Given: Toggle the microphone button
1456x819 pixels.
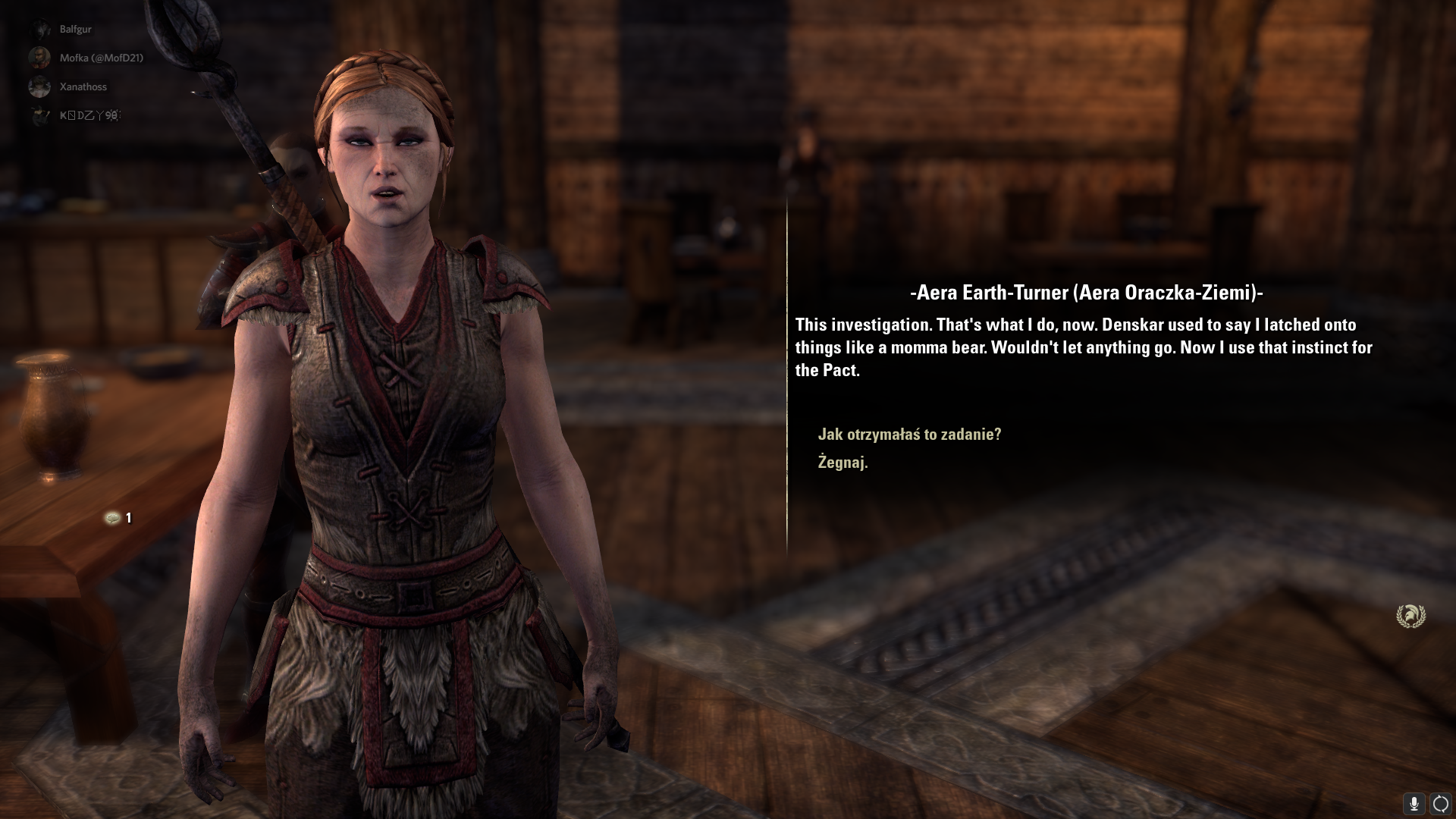Looking at the screenshot, I should coord(1414,803).
